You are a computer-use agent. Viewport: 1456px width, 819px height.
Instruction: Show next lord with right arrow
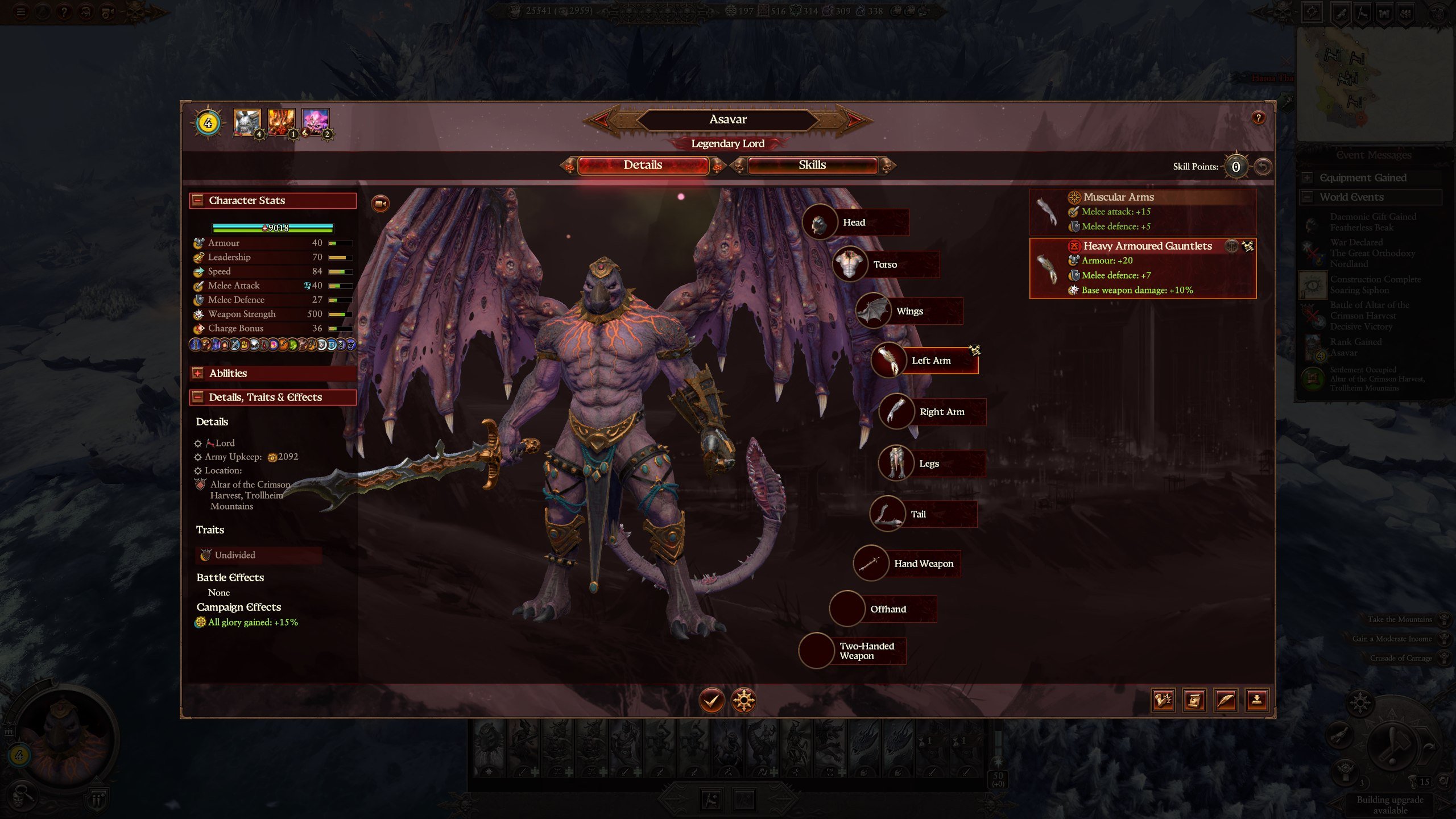[855, 119]
